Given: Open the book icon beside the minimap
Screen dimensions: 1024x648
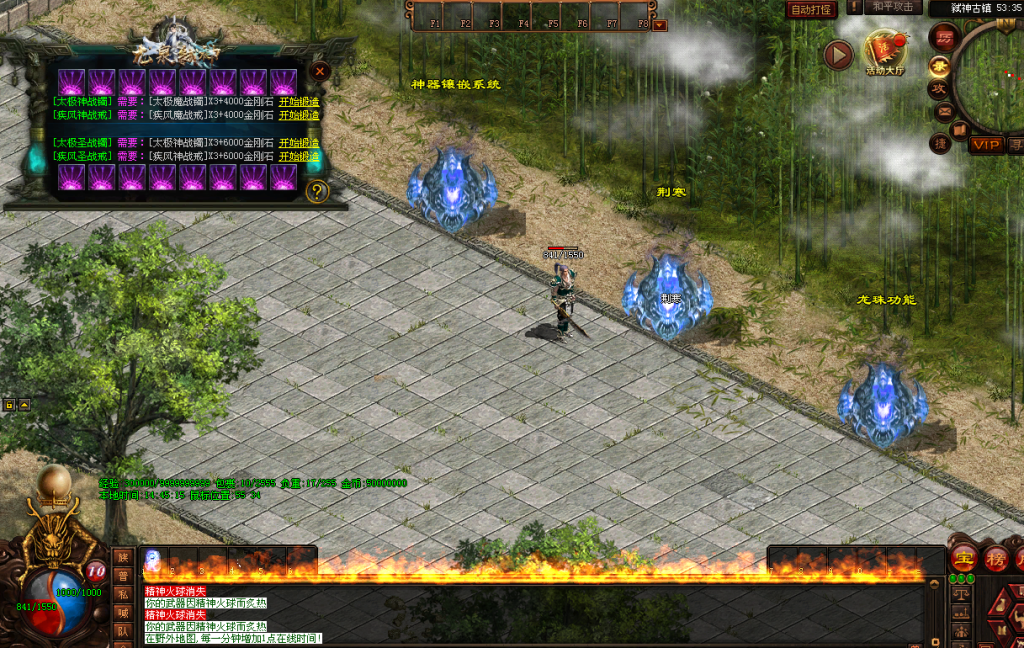Looking at the screenshot, I should click(x=959, y=130).
